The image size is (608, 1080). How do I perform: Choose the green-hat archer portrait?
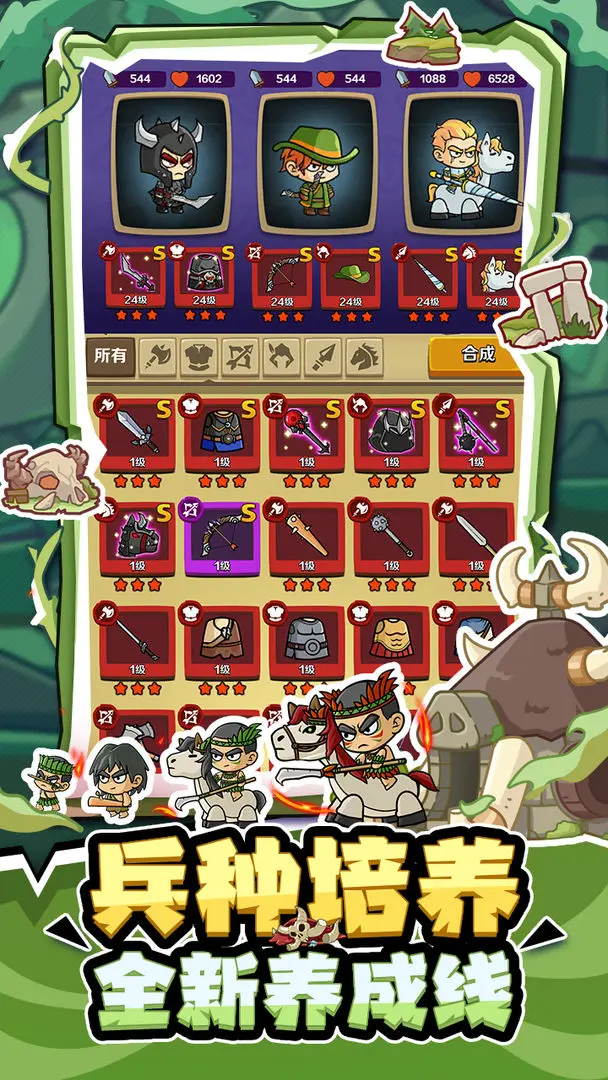click(x=317, y=164)
